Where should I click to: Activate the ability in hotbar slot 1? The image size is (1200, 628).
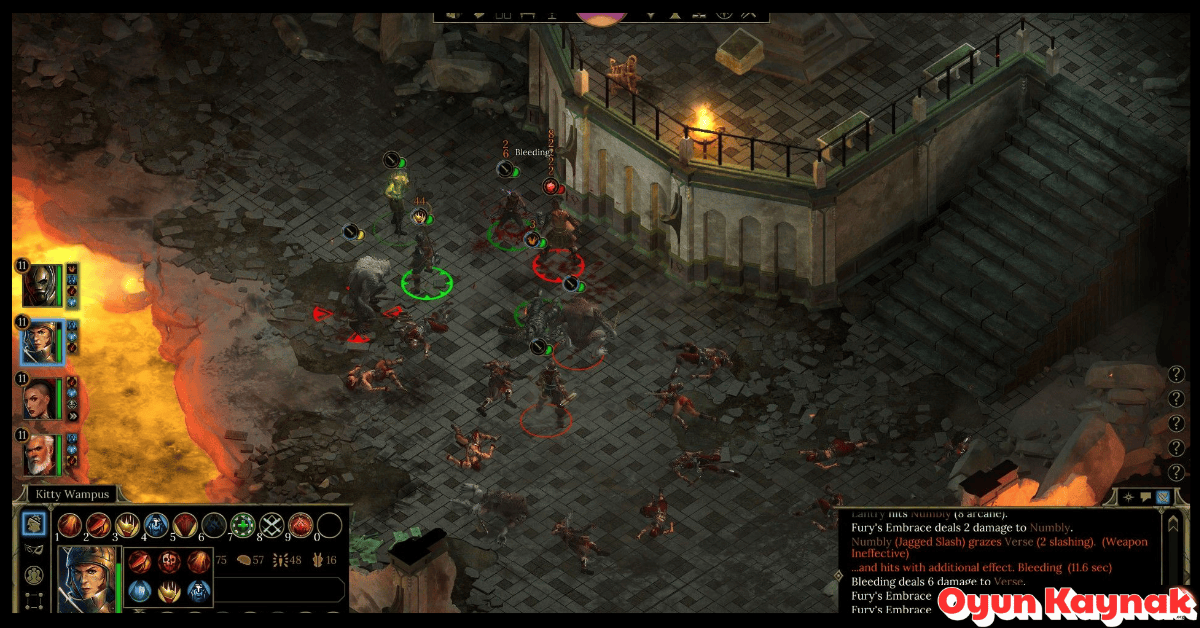tap(69, 526)
